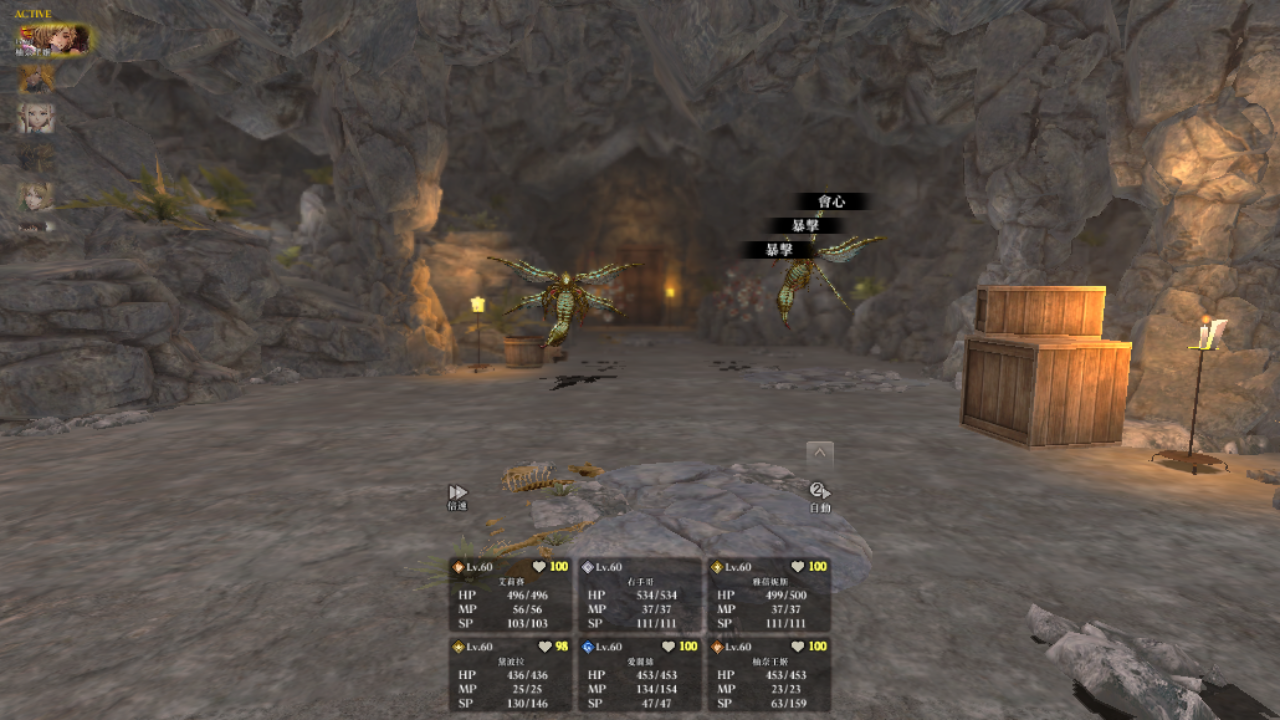
Task: Select 愛麗絲's status panel with blue gem
Action: point(640,674)
